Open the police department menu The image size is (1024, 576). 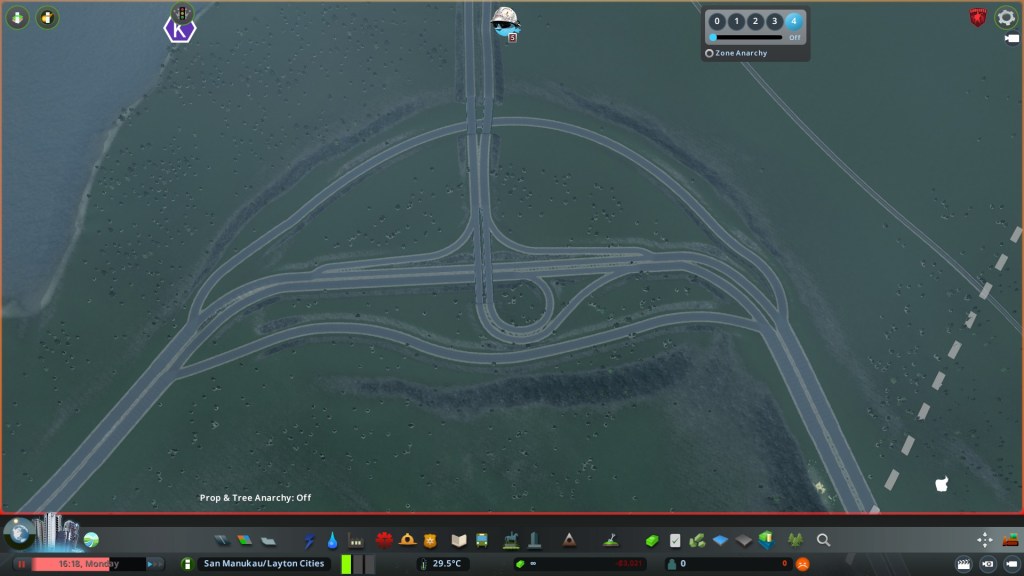(x=431, y=540)
